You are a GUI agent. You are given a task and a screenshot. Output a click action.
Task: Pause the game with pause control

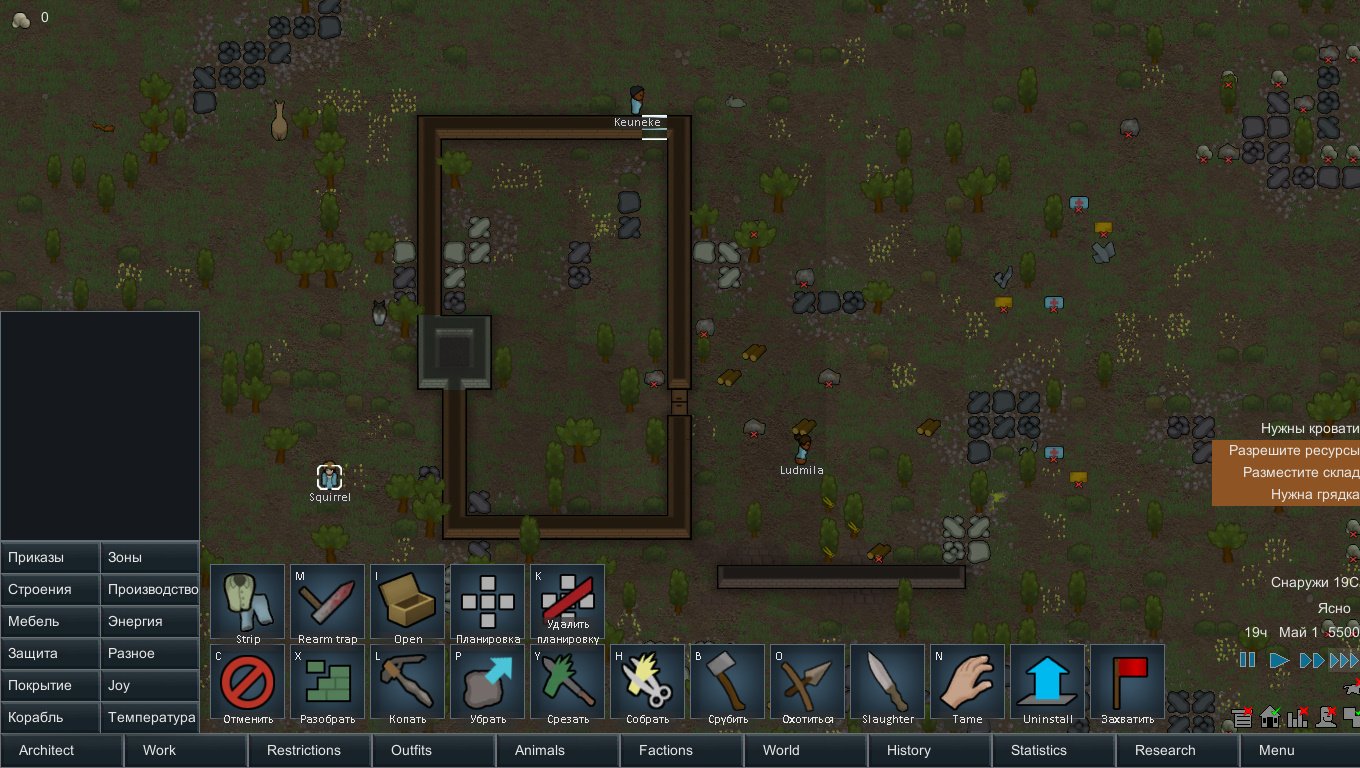coord(1247,659)
